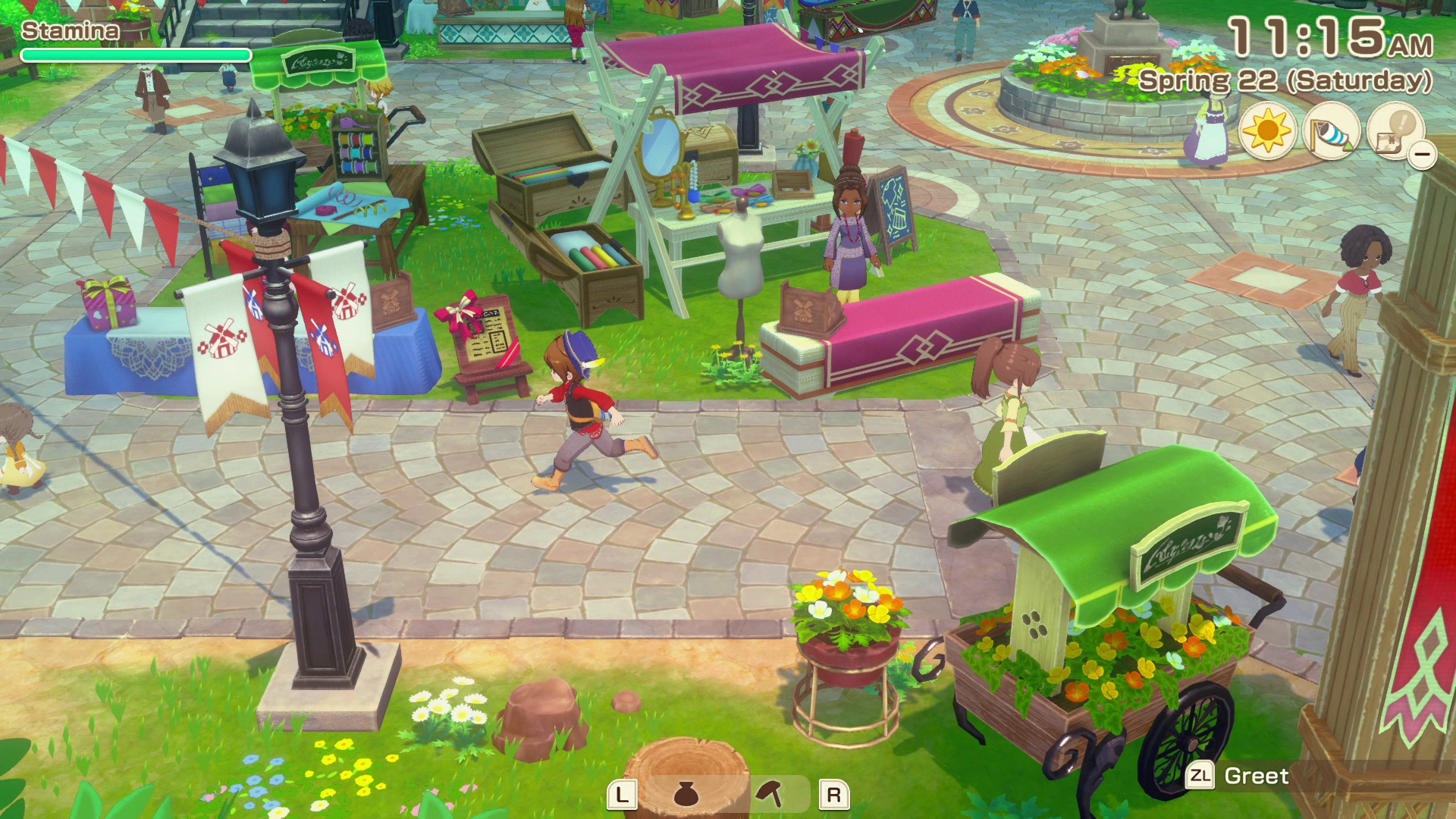
Task: Select the festival flag event icon
Action: (1332, 133)
